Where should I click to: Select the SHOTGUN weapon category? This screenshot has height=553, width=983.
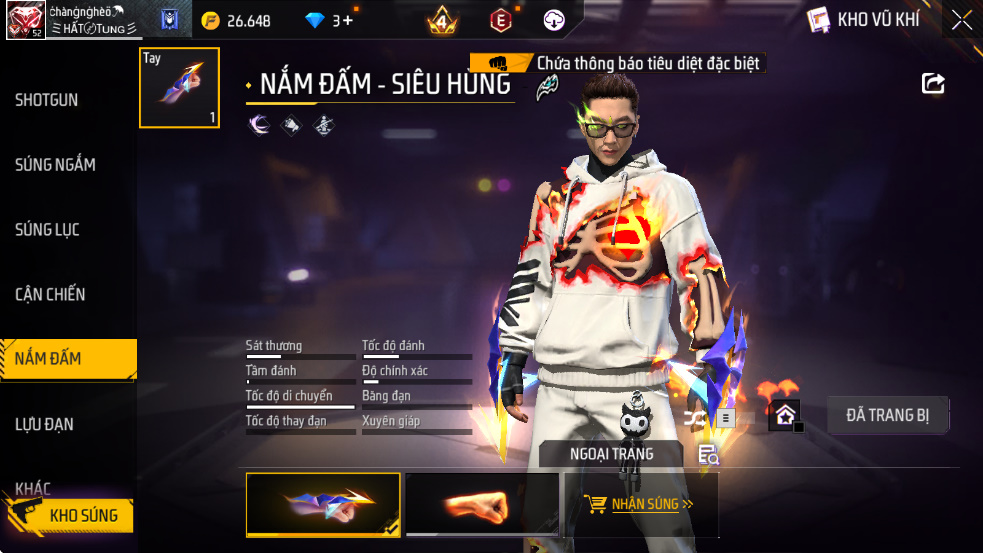tap(47, 100)
